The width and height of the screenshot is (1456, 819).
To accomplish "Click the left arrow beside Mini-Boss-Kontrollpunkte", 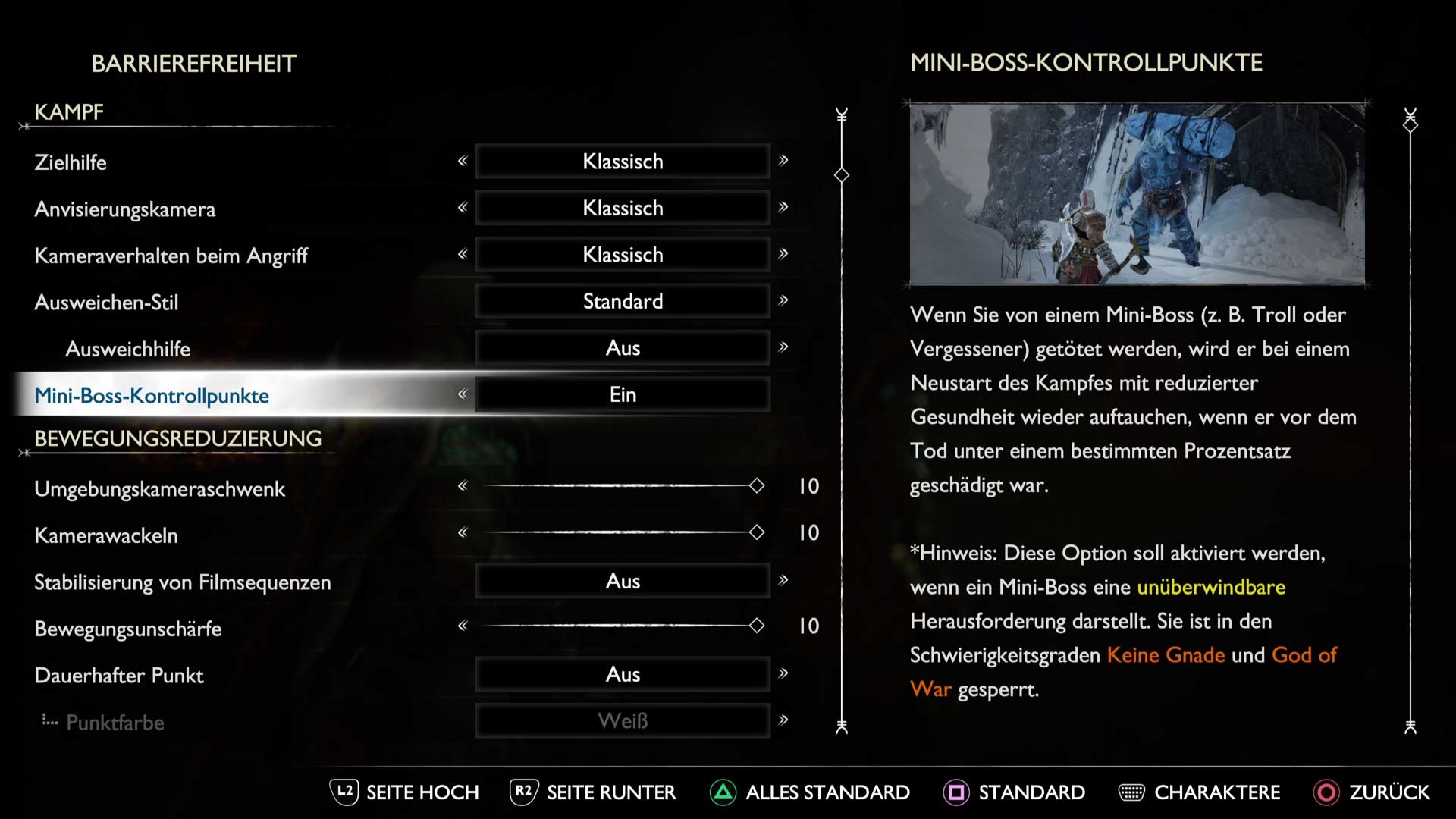I will (x=463, y=394).
